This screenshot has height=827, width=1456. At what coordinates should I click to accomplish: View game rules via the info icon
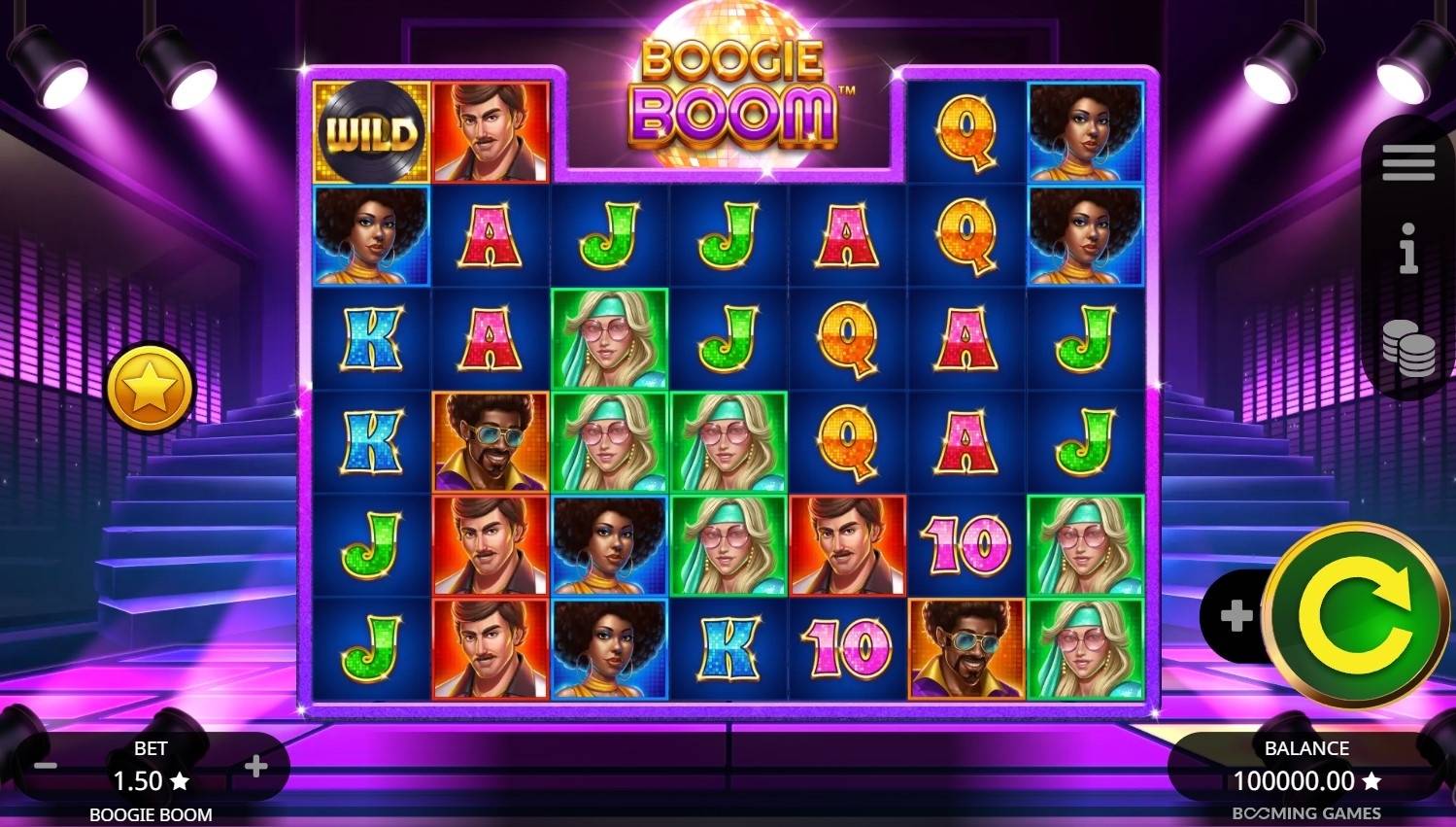pos(1407,251)
